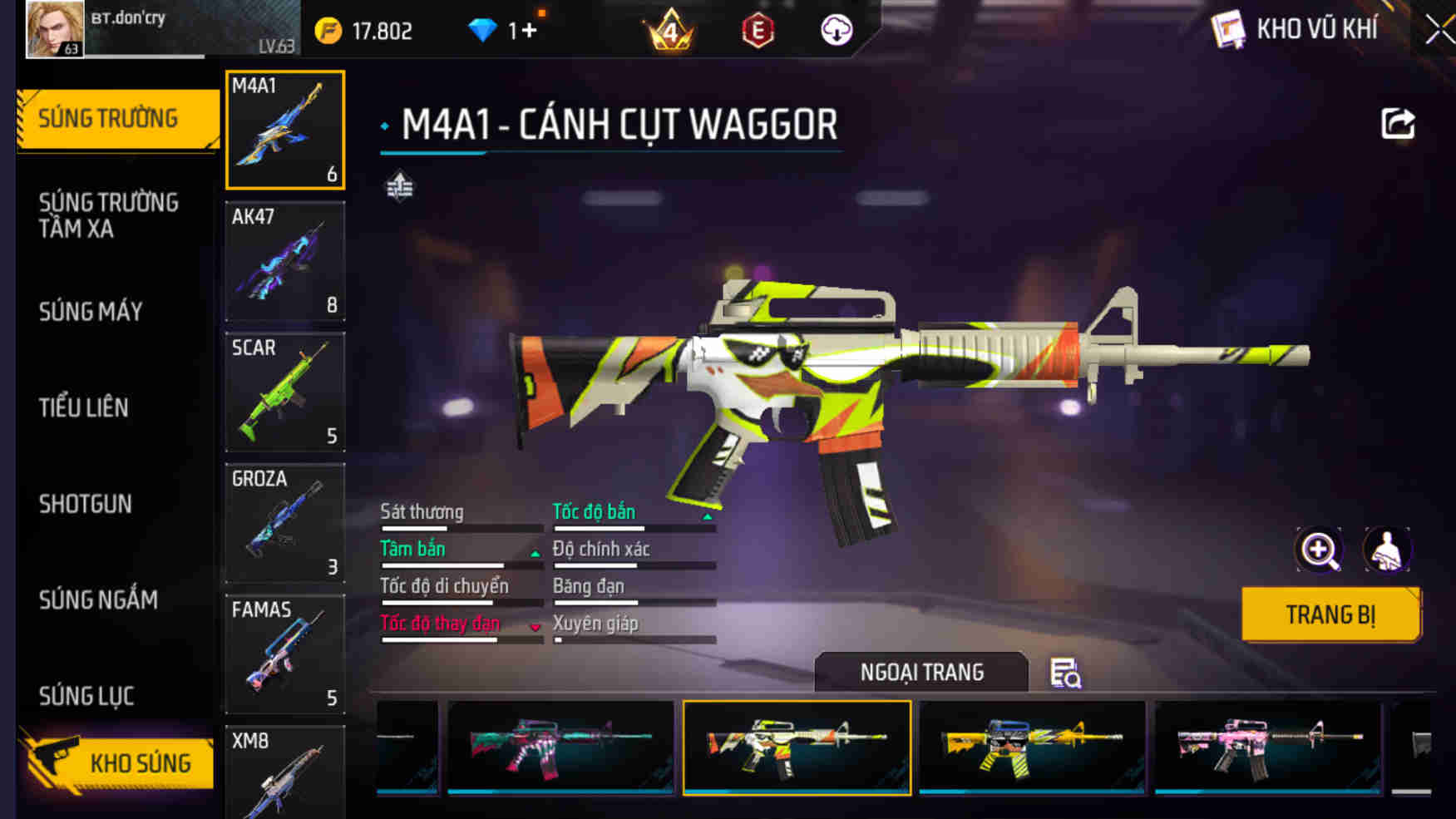
Task: Select the AK47 weapon tile
Action: [285, 261]
